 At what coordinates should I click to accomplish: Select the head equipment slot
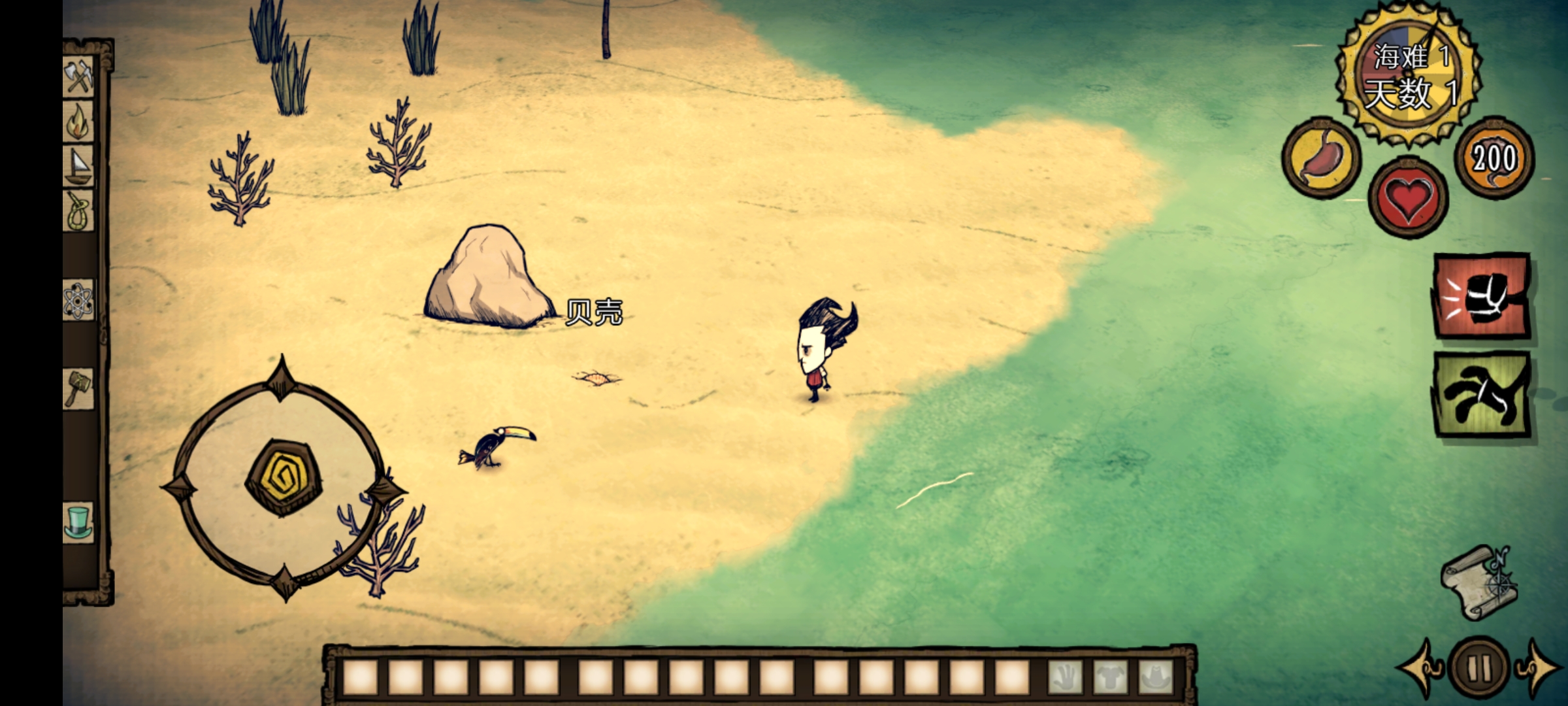click(x=1155, y=678)
